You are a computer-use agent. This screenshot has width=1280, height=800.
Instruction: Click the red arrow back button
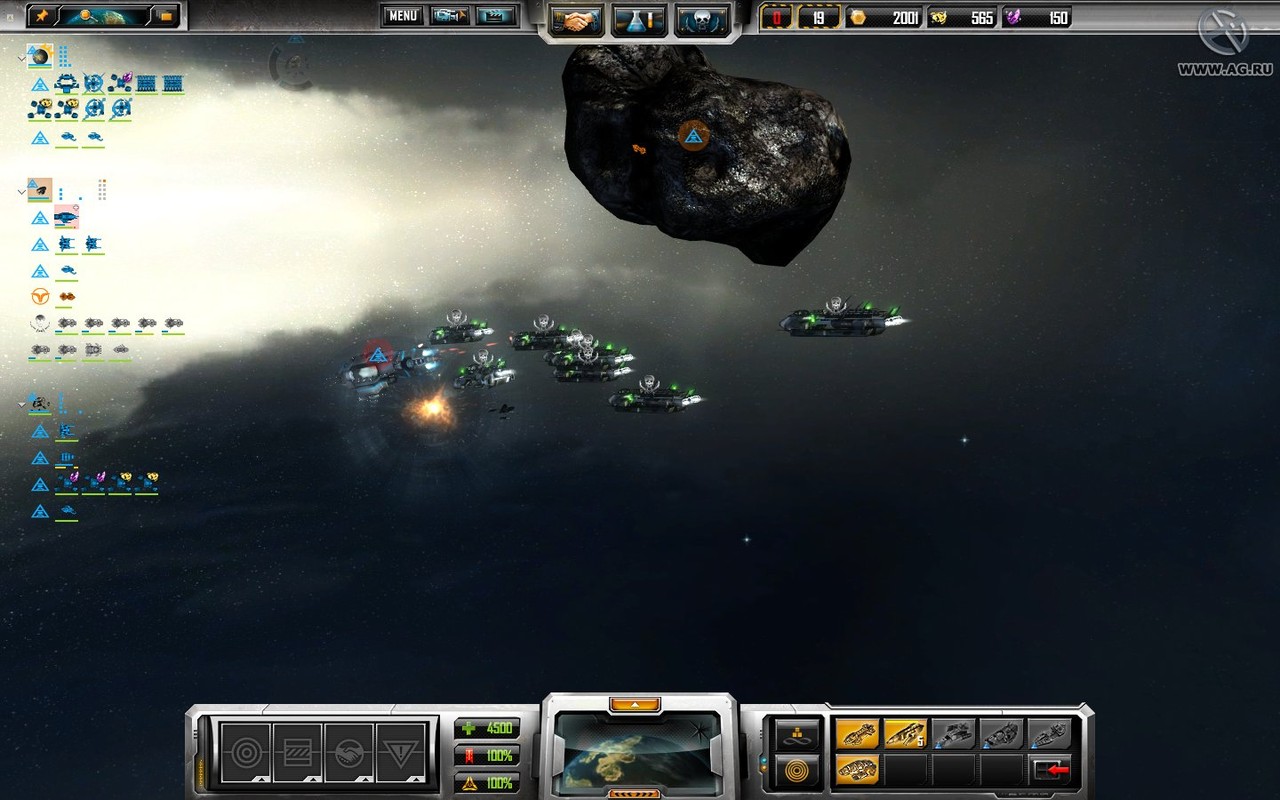1051,771
